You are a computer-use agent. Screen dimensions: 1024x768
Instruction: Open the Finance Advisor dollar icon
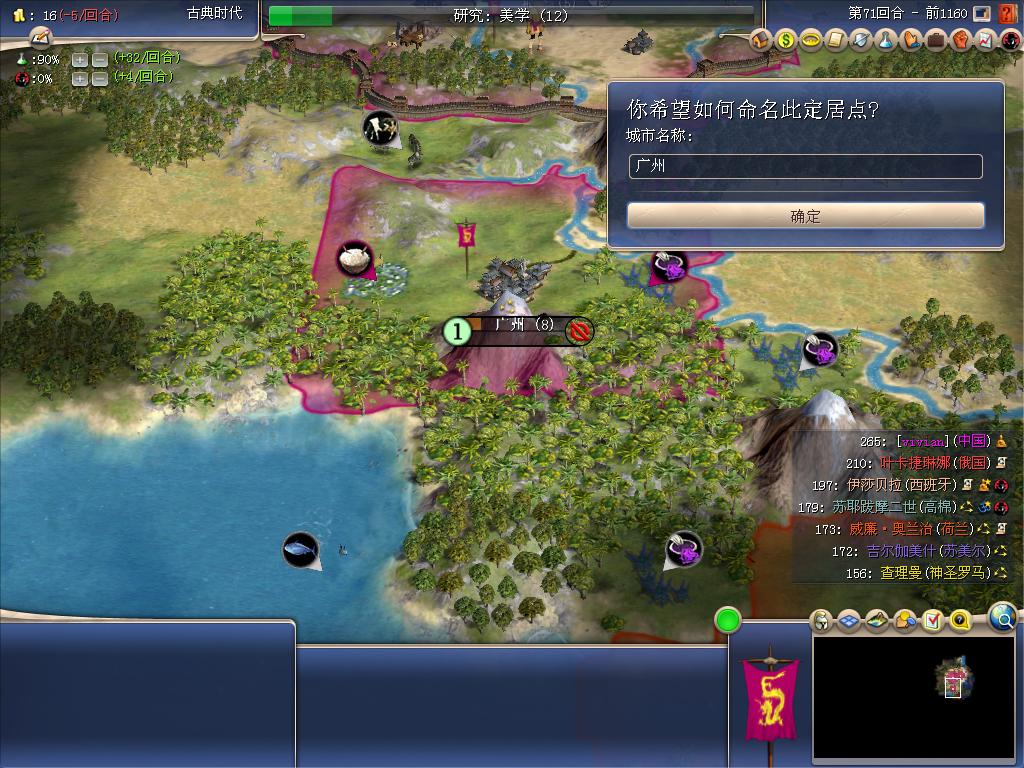786,41
